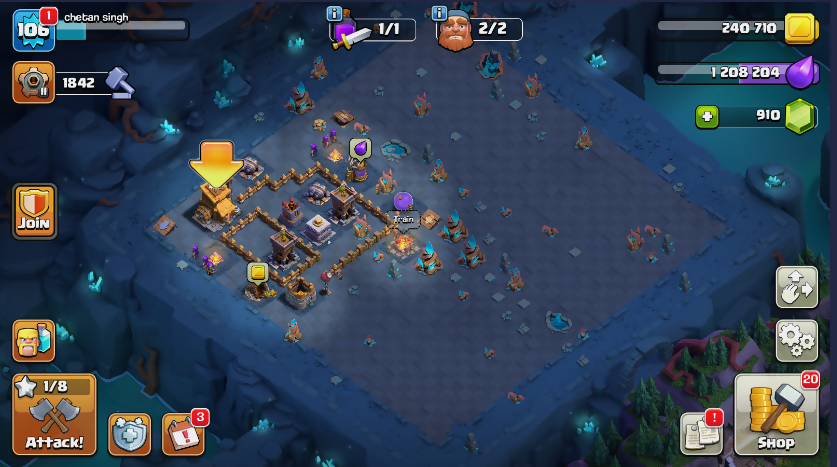Collect the elixir bubble
Image resolution: width=837 pixels, height=467 pixels.
[x=360, y=148]
